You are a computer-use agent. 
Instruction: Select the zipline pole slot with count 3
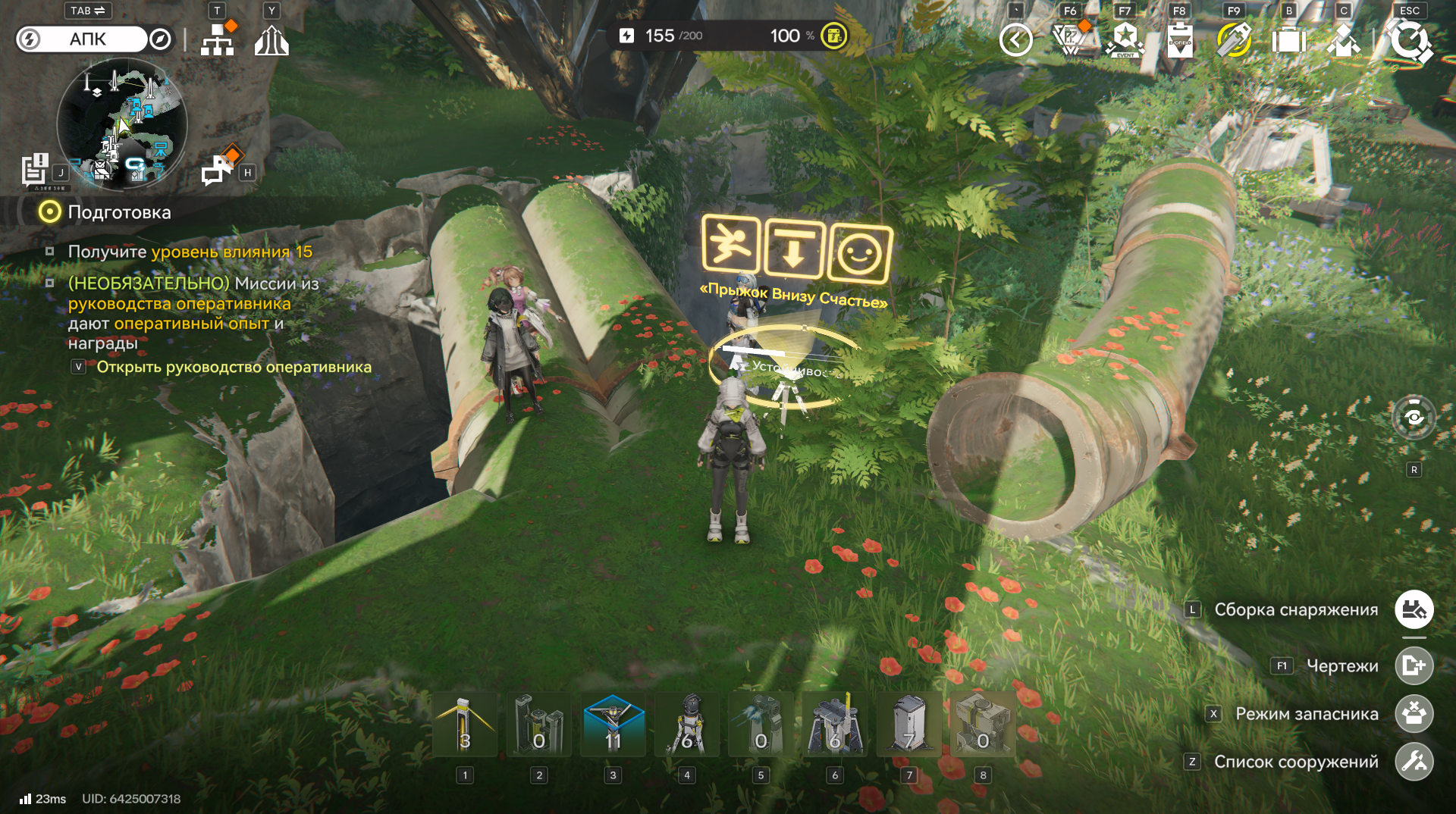[x=465, y=725]
